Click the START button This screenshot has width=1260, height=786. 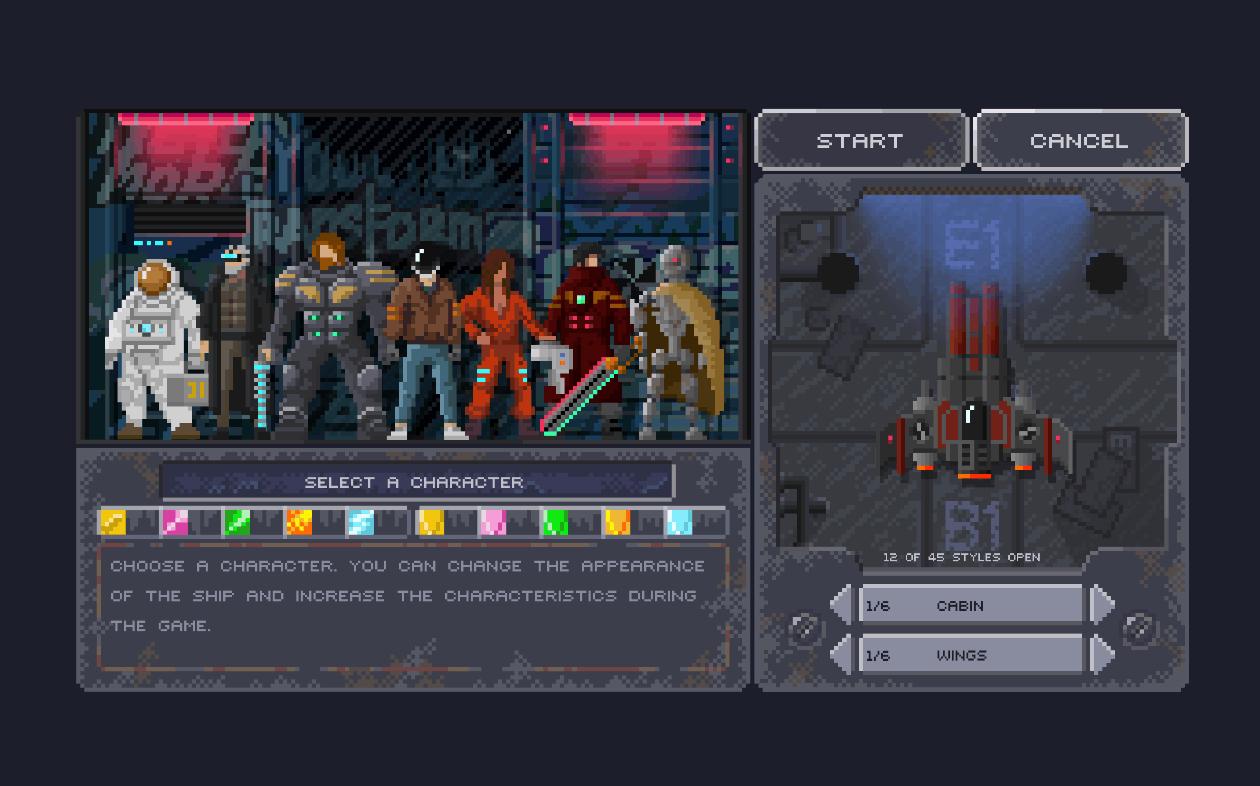pos(860,141)
